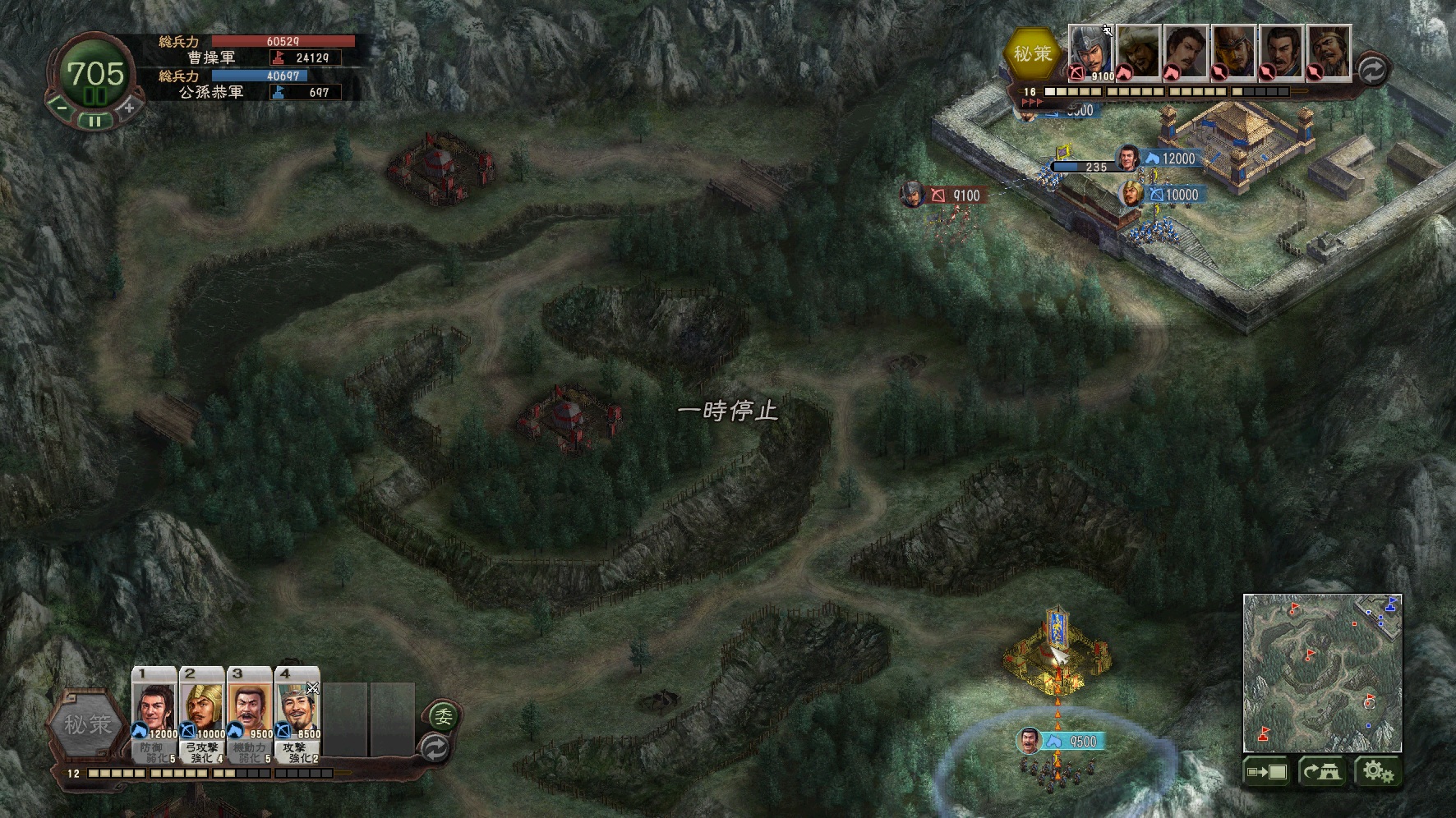Enlarge the minimap with the expand button
This screenshot has height=818, width=1456.
tap(1266, 772)
